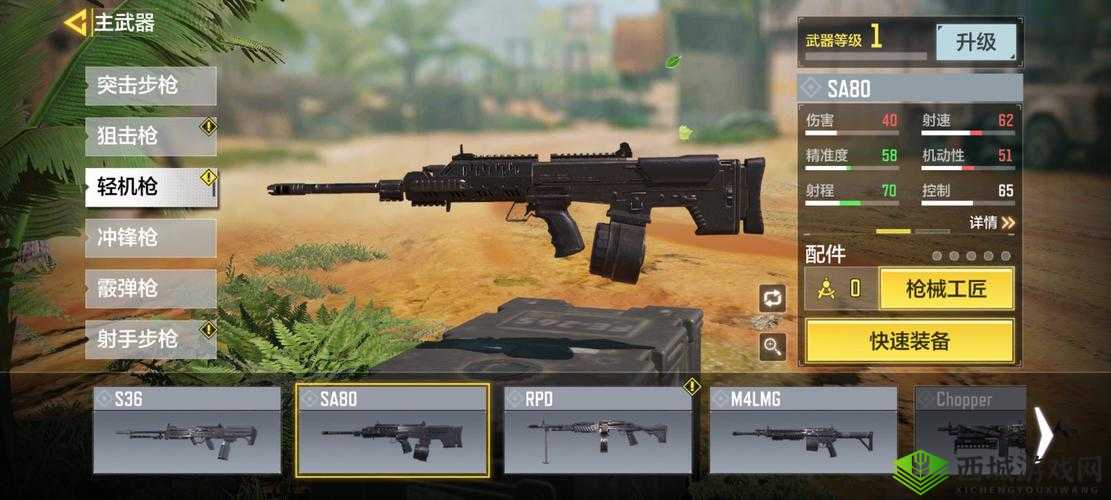
Task: Open the 枪械工匠 gunsmith
Action: tap(946, 289)
